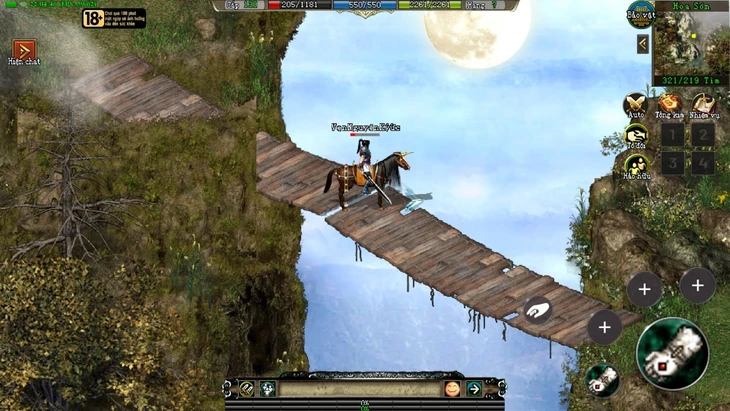Viewport: 730px width, 411px height.
Task: Open the Tổng kim menu
Action: (x=670, y=105)
